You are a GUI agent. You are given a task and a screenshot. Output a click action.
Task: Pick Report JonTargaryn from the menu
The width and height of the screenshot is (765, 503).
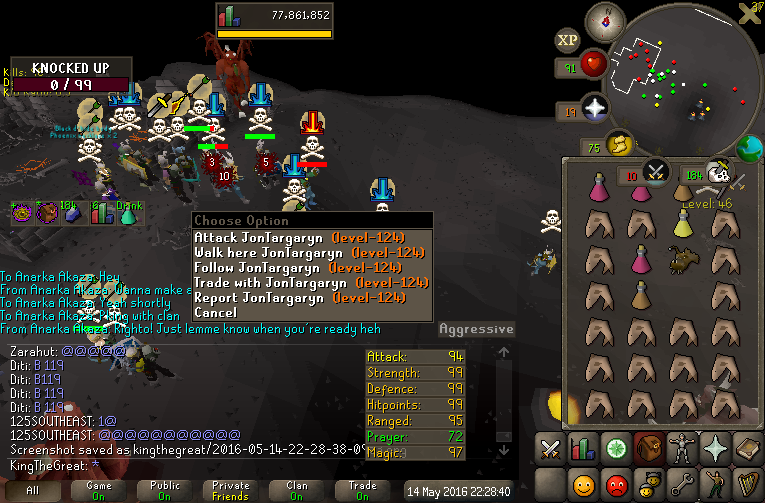pyautogui.click(x=299, y=298)
